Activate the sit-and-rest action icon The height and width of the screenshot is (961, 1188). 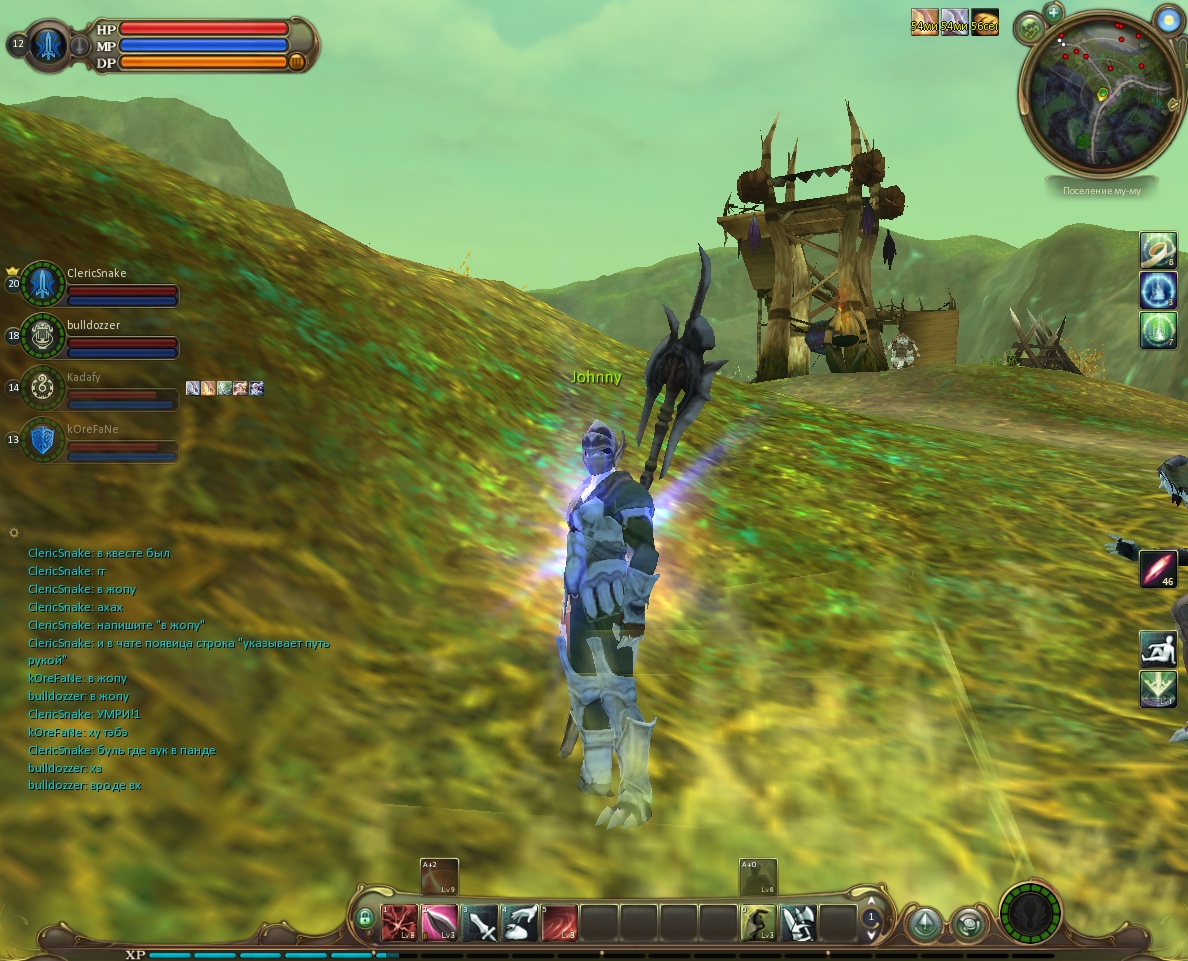point(1158,649)
